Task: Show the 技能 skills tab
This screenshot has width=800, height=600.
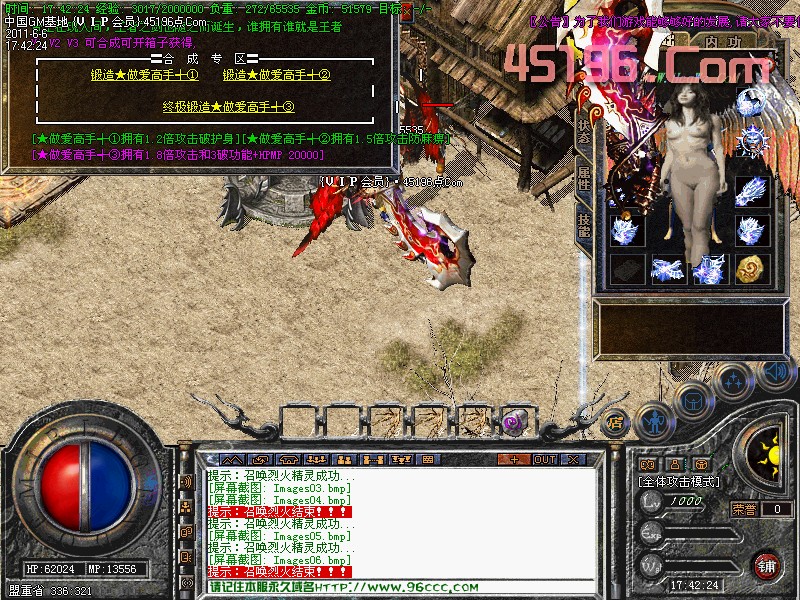Action: coord(584,225)
